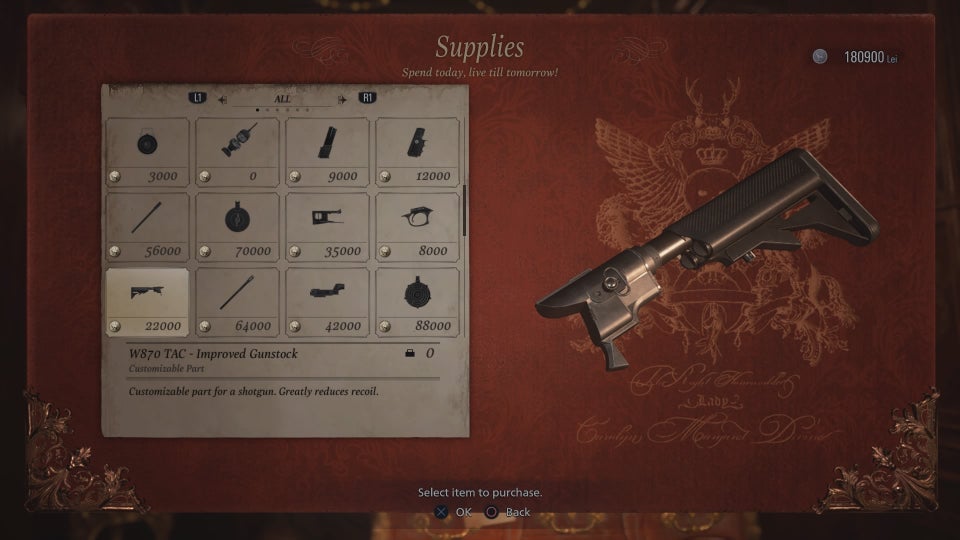Screen dimensions: 960x540
Task: Select the part costing 42000 Lei
Action: 327,302
